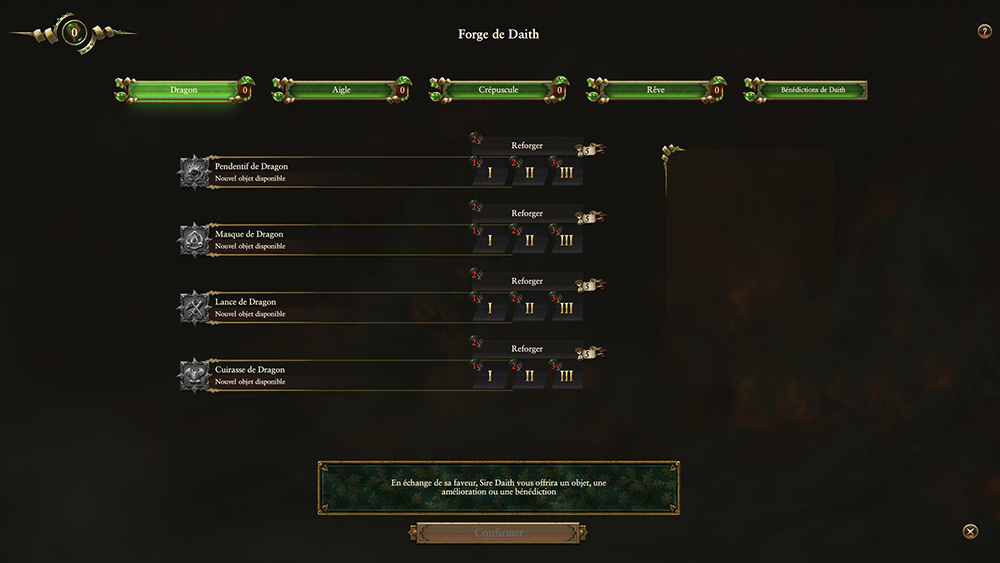Image resolution: width=1000 pixels, height=563 pixels.
Task: Reforge the Pendentif de Dragon
Action: [527, 146]
